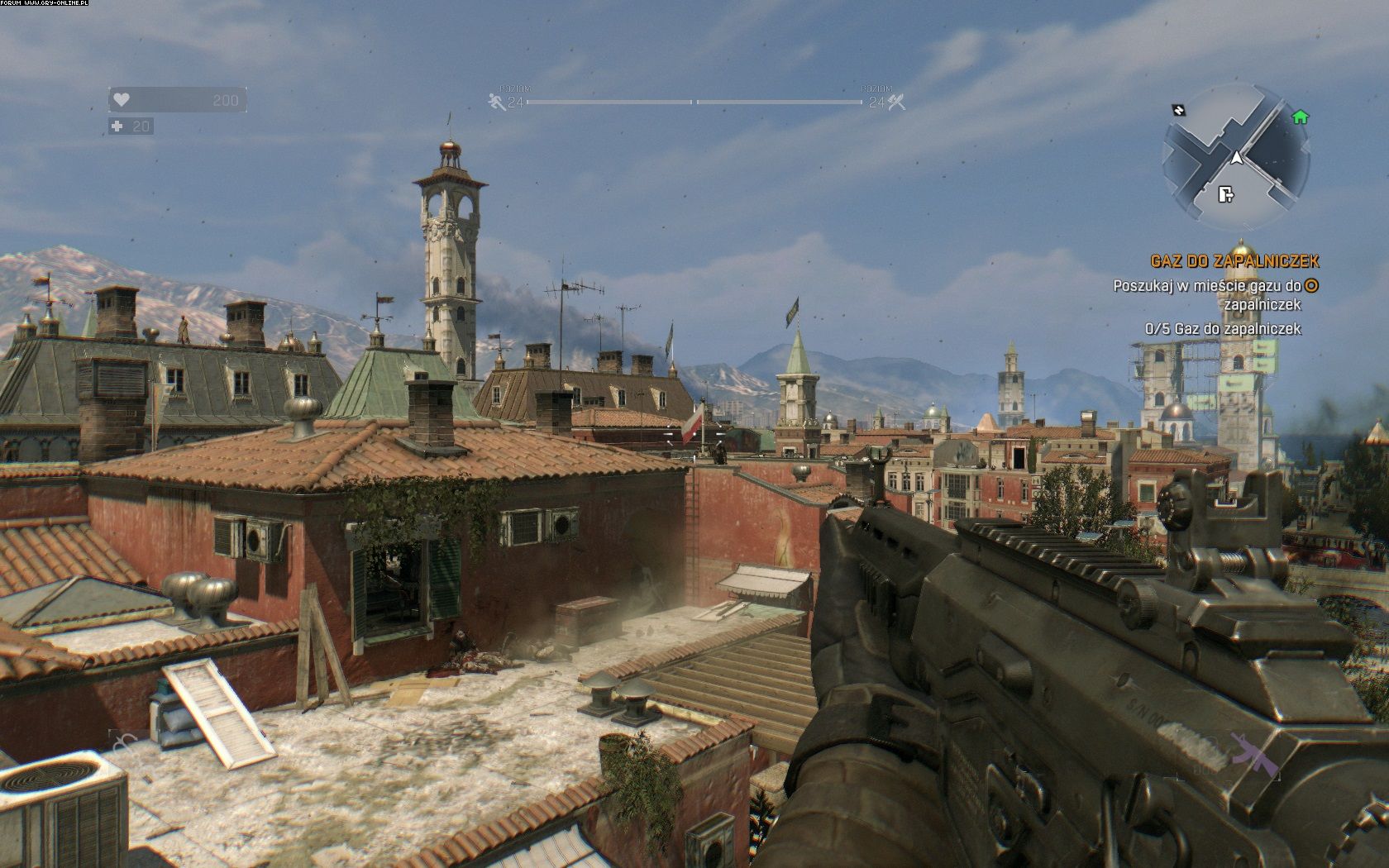Click the north compass marker on minimap

(1179, 110)
